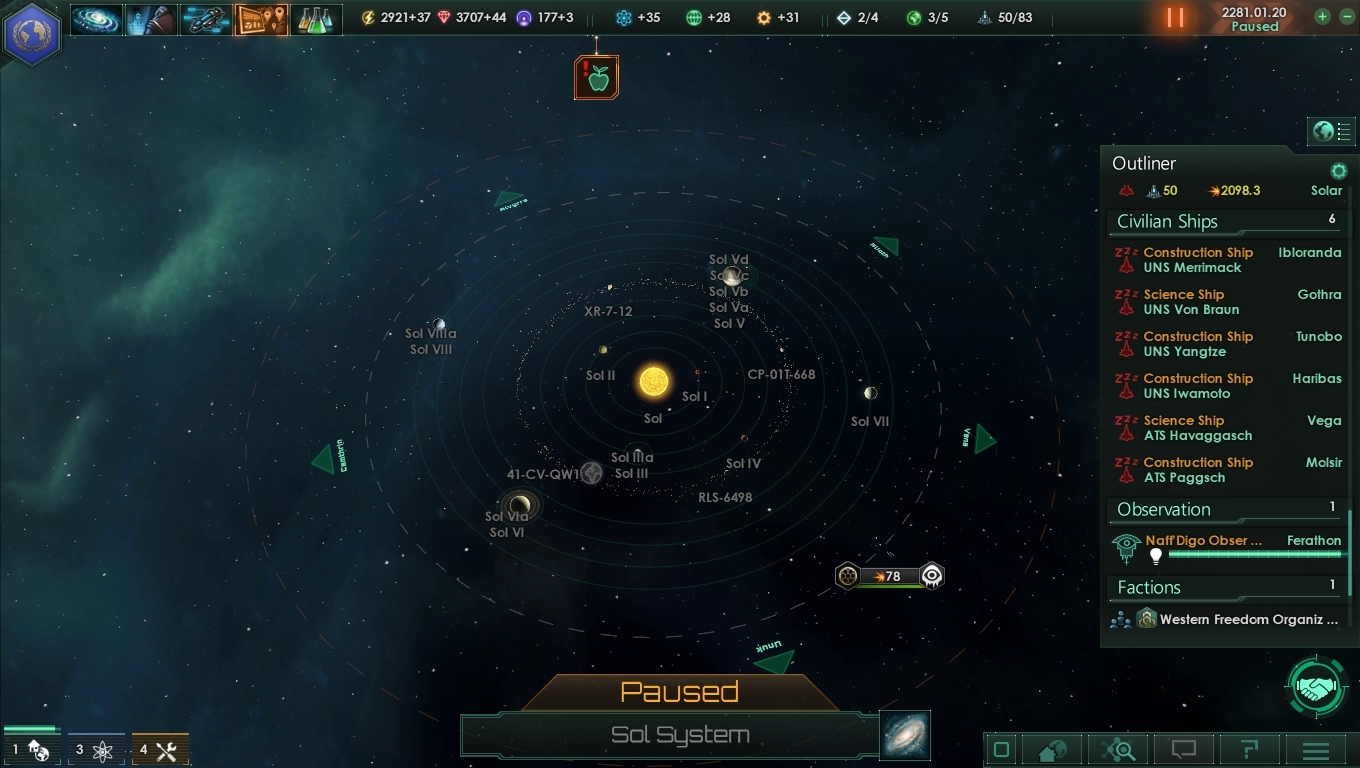This screenshot has height=768, width=1360.
Task: Open the spiral galaxy topbar tab
Action: tap(96, 19)
